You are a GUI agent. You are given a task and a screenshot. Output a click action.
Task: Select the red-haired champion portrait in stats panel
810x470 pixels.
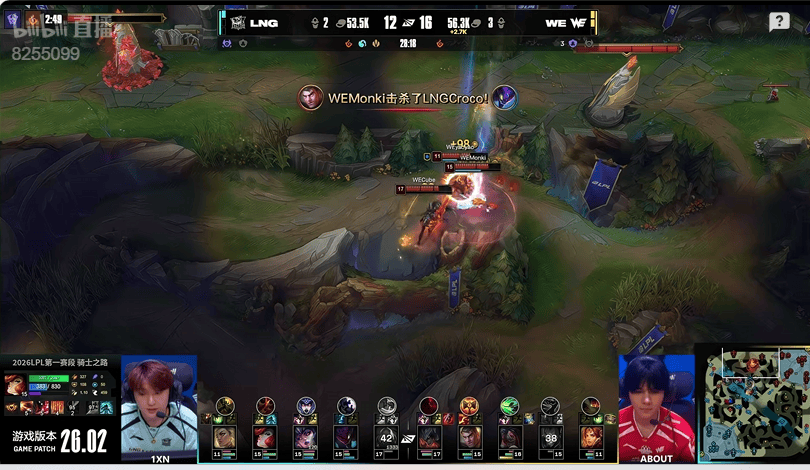pos(16,385)
